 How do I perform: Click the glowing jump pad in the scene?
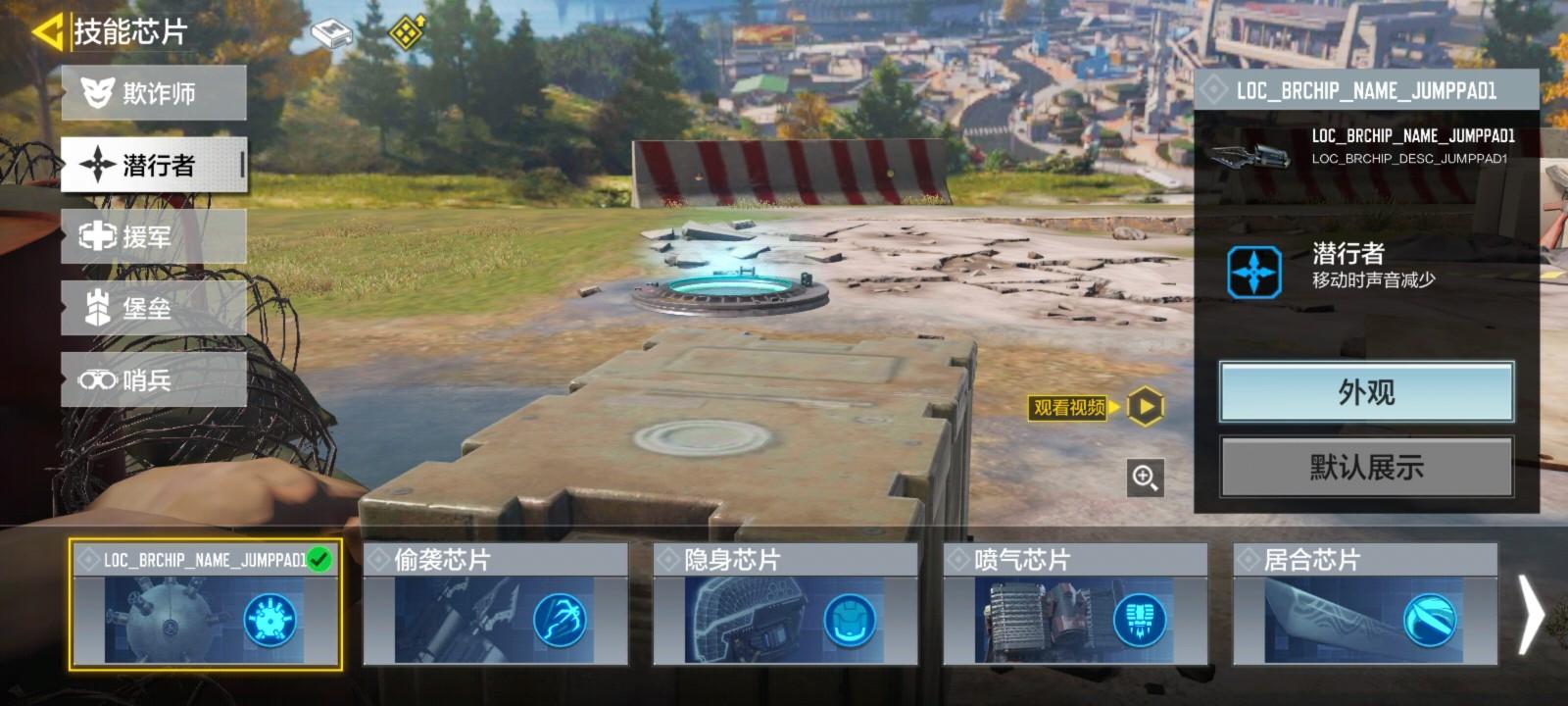[x=733, y=285]
